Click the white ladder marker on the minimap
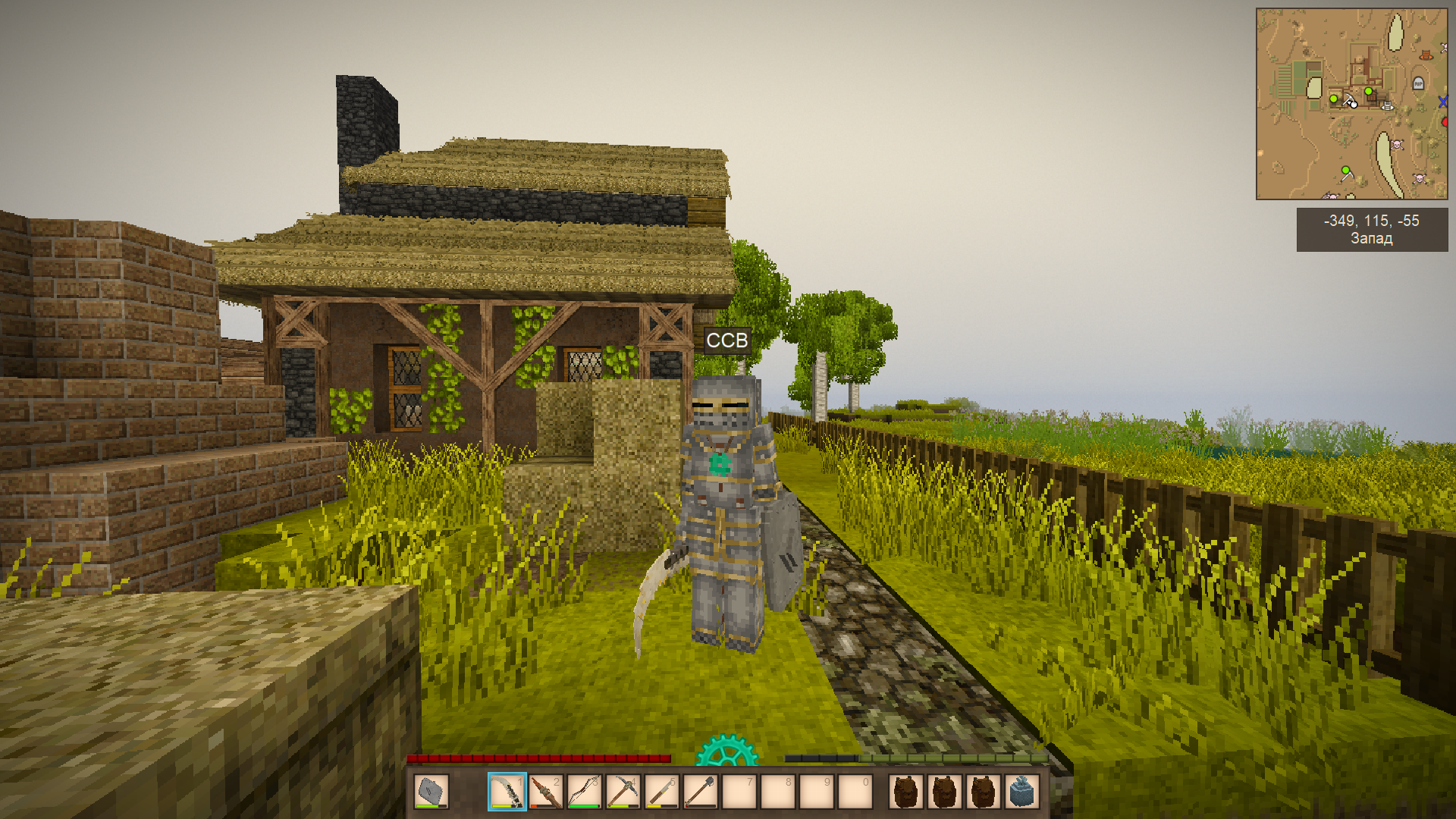This screenshot has height=819, width=1456. (1388, 106)
